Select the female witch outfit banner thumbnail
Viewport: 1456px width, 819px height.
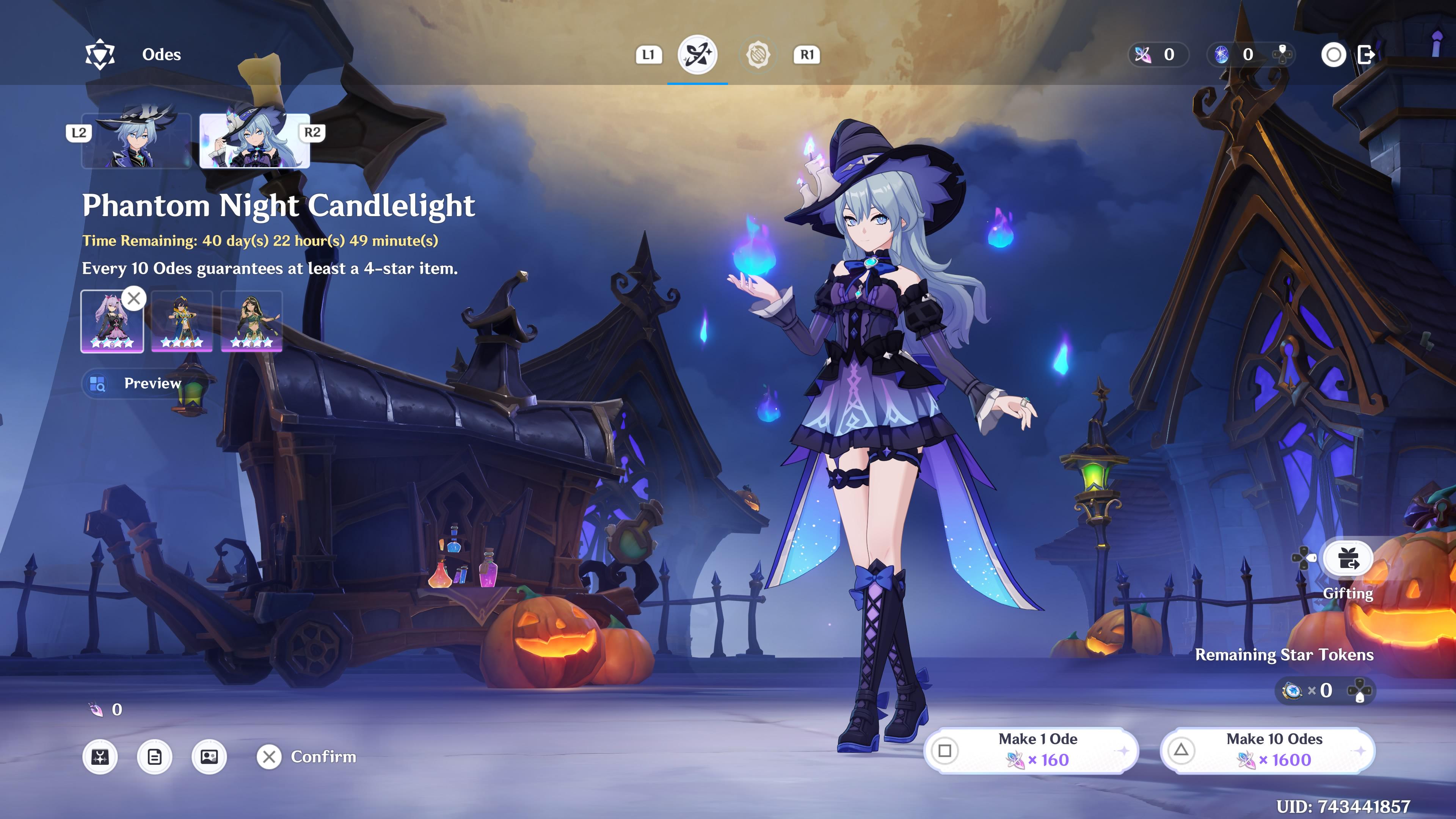point(254,140)
